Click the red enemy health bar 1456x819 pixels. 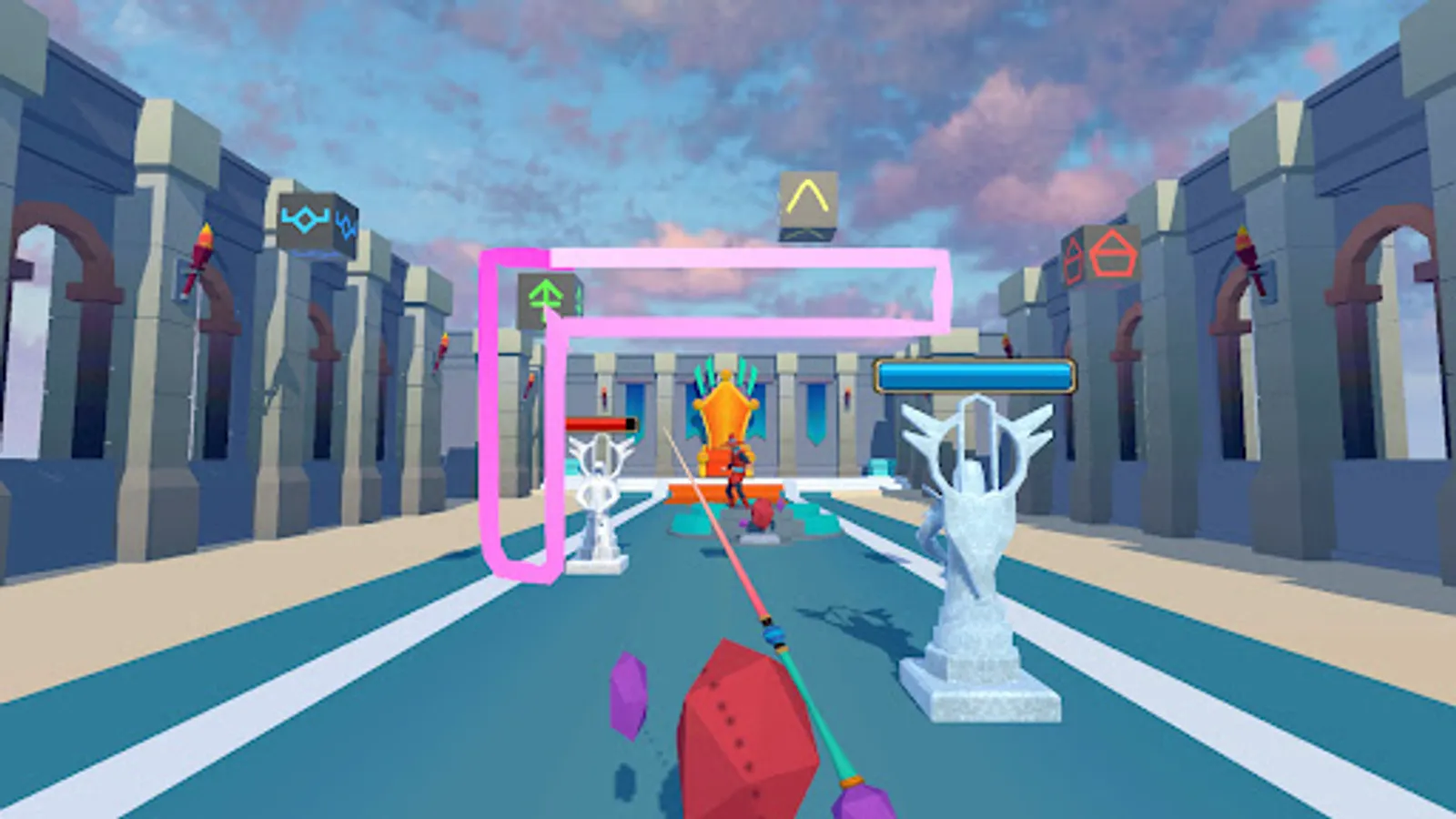click(601, 422)
